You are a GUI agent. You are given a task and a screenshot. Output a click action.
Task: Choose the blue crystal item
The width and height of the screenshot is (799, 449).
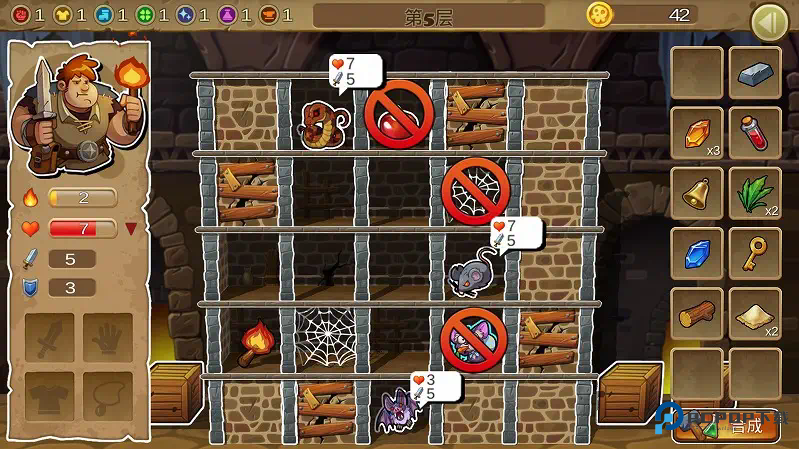click(x=696, y=252)
